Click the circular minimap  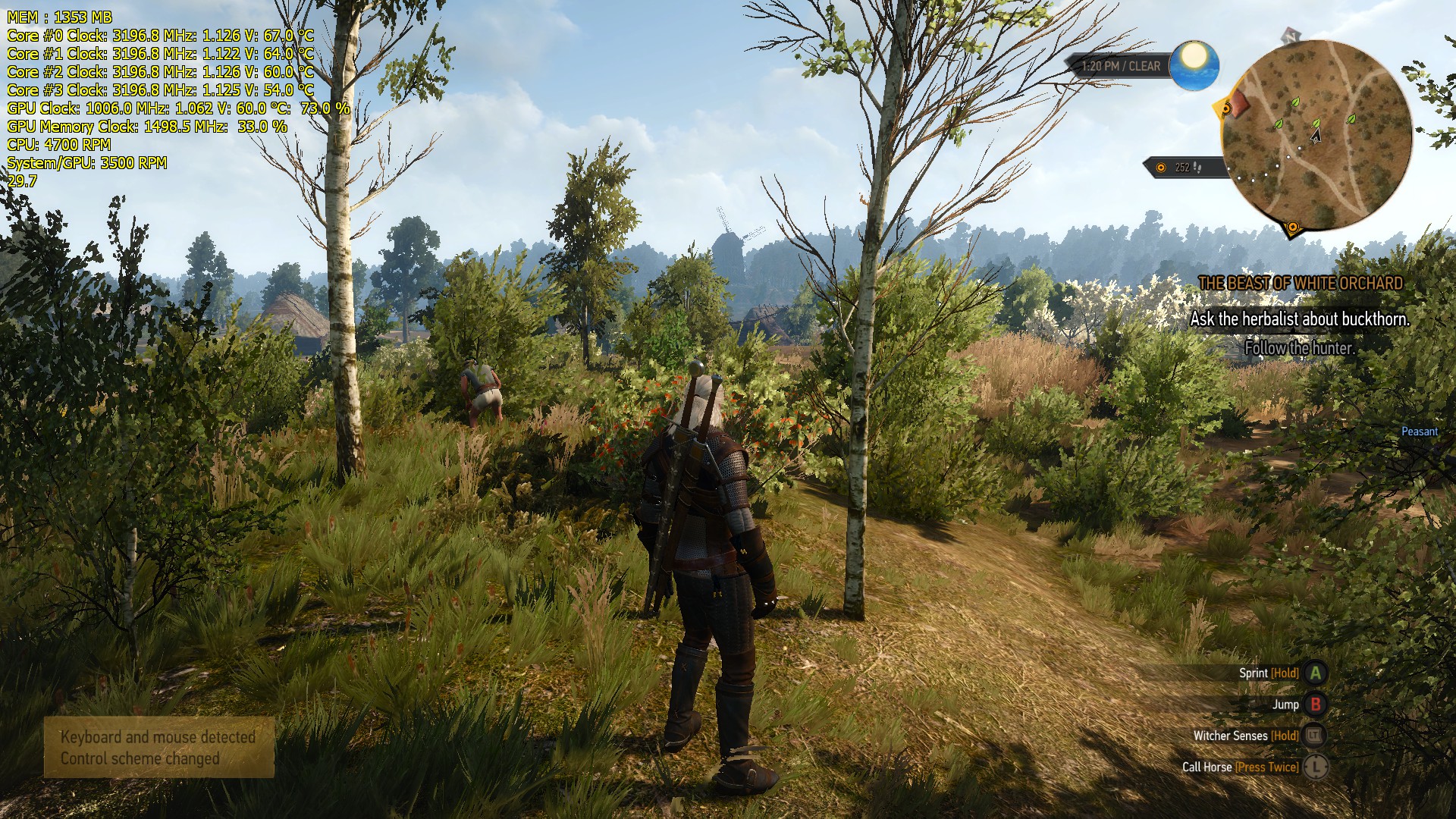point(1316,135)
